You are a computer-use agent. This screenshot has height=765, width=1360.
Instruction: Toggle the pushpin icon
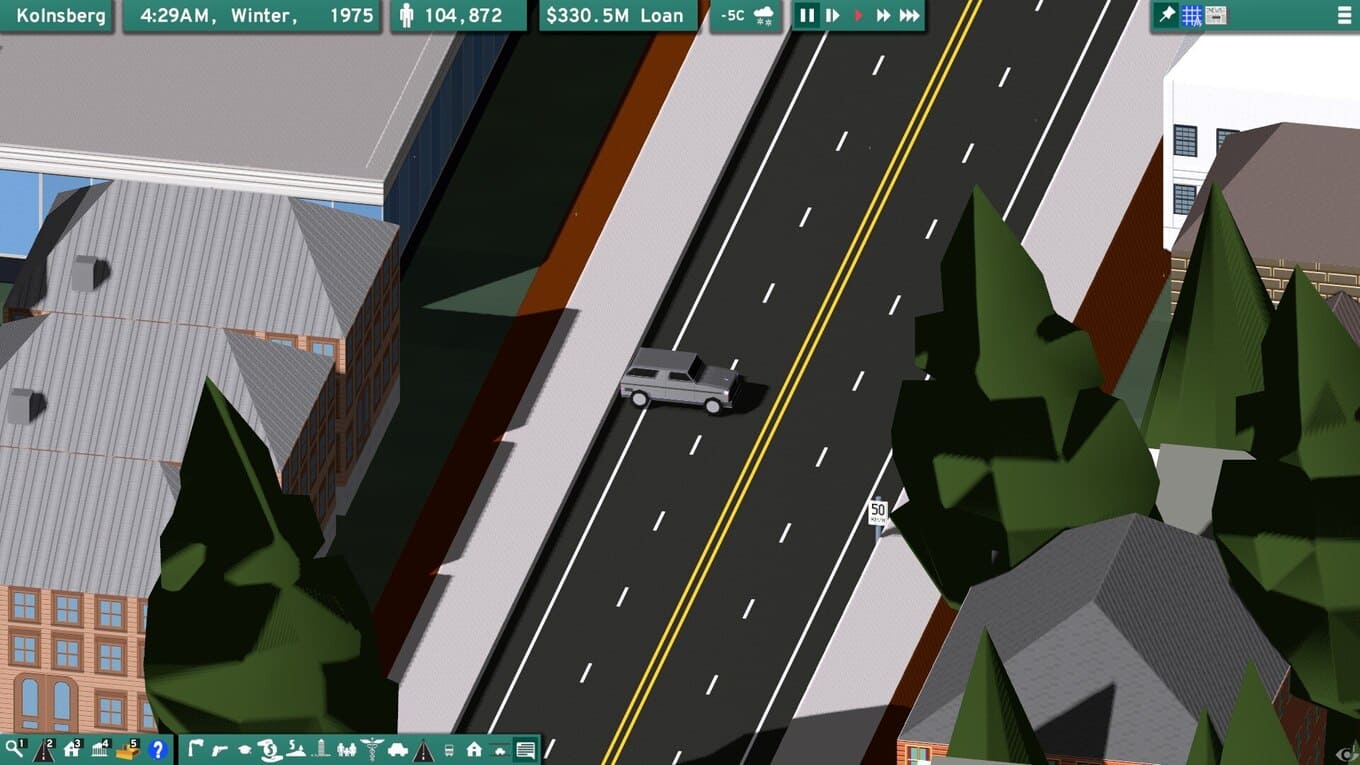click(x=1166, y=15)
